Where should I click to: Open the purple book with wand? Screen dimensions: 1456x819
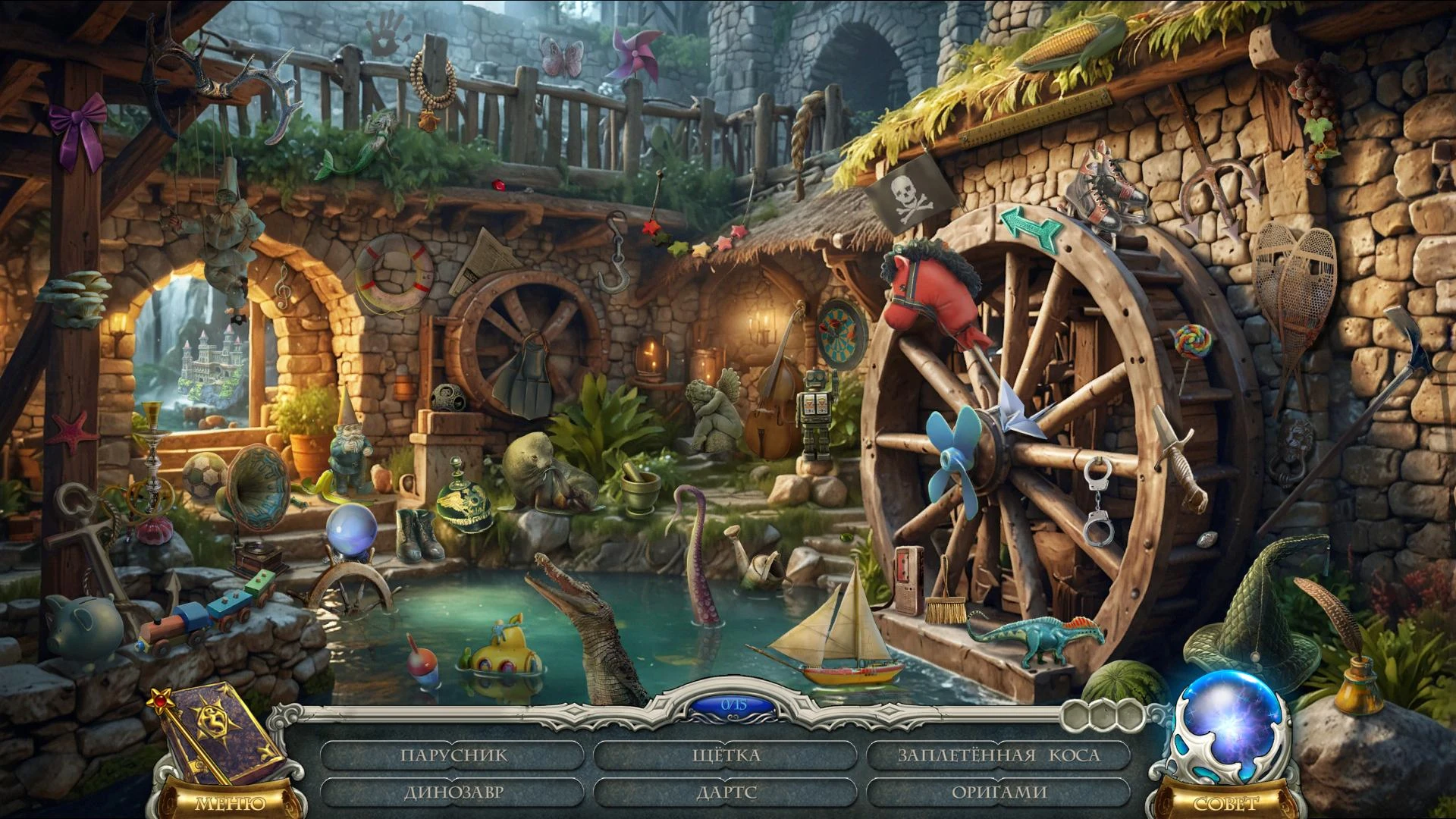(216, 732)
